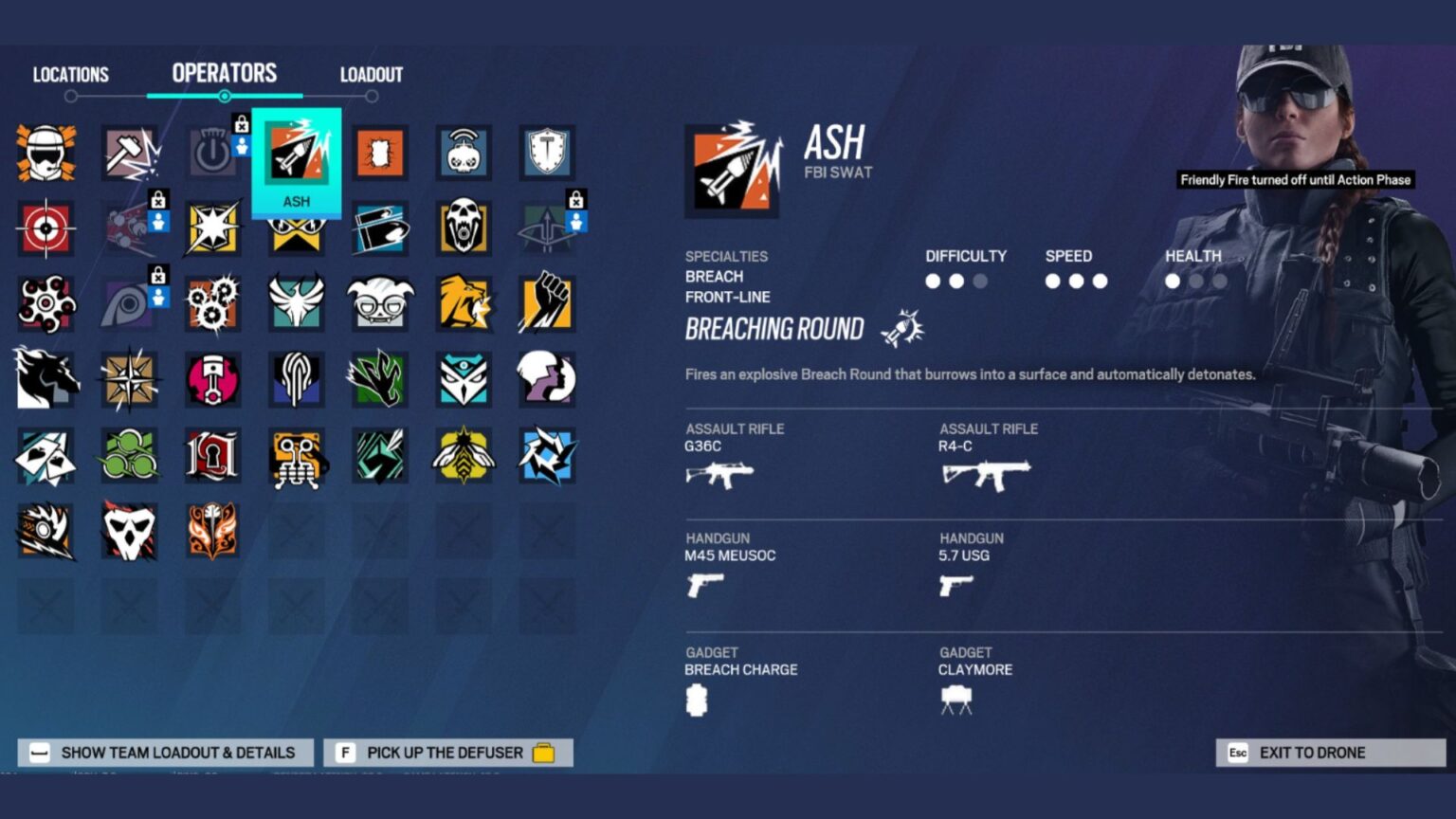Click the third Difficulty rating dot
This screenshot has width=1456, height=819.
click(979, 281)
